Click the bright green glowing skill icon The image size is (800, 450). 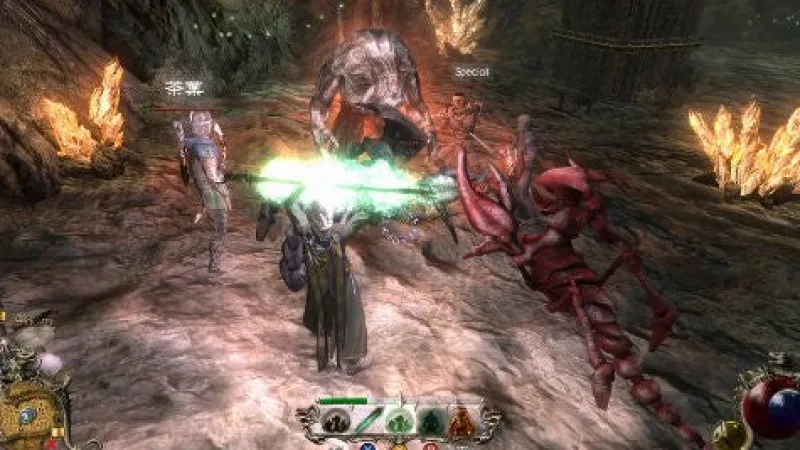pos(398,422)
